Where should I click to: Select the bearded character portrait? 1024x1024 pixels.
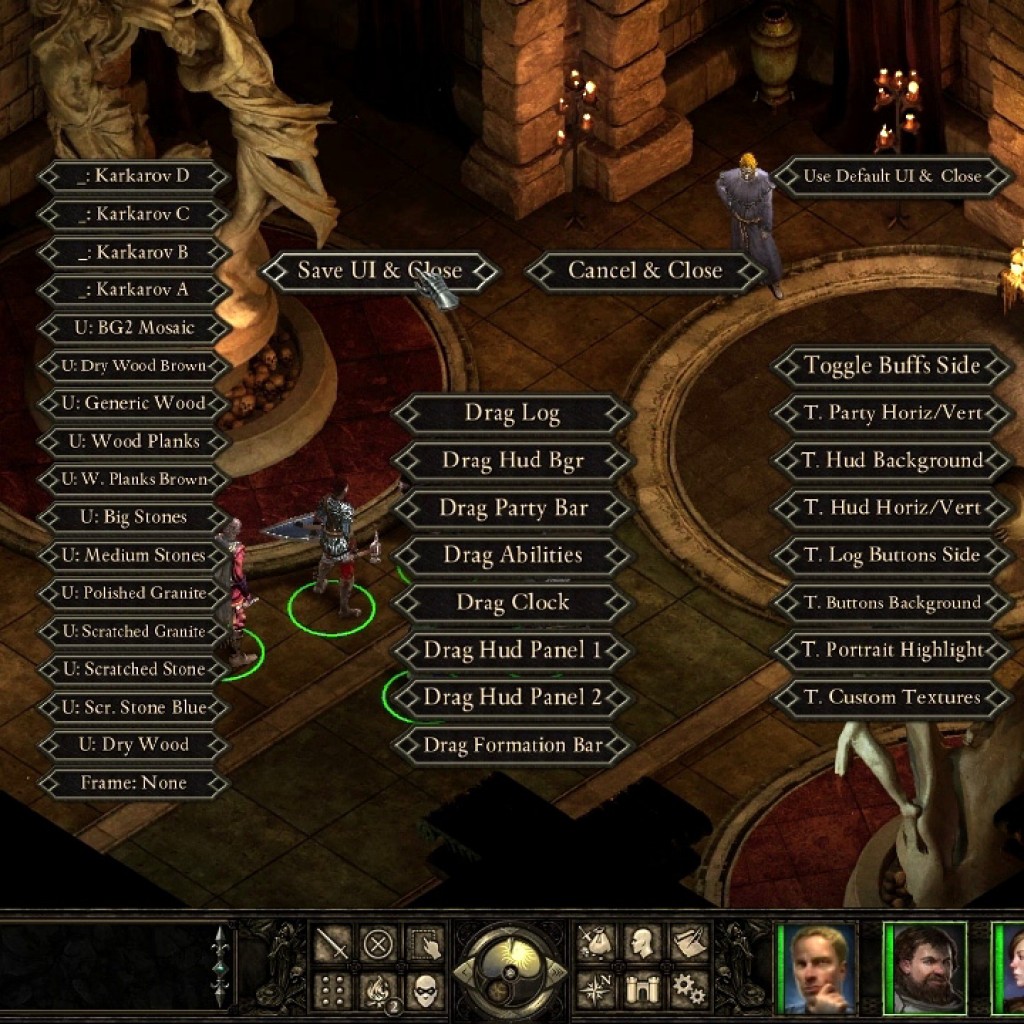point(925,968)
